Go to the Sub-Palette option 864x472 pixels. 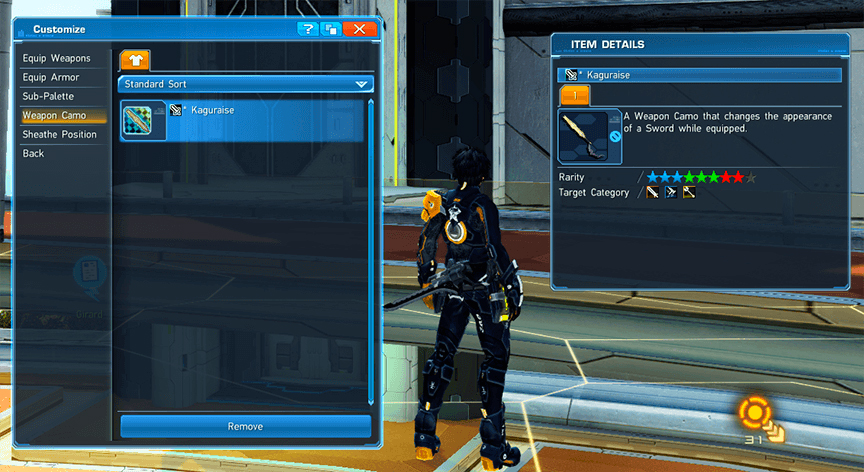click(x=49, y=96)
